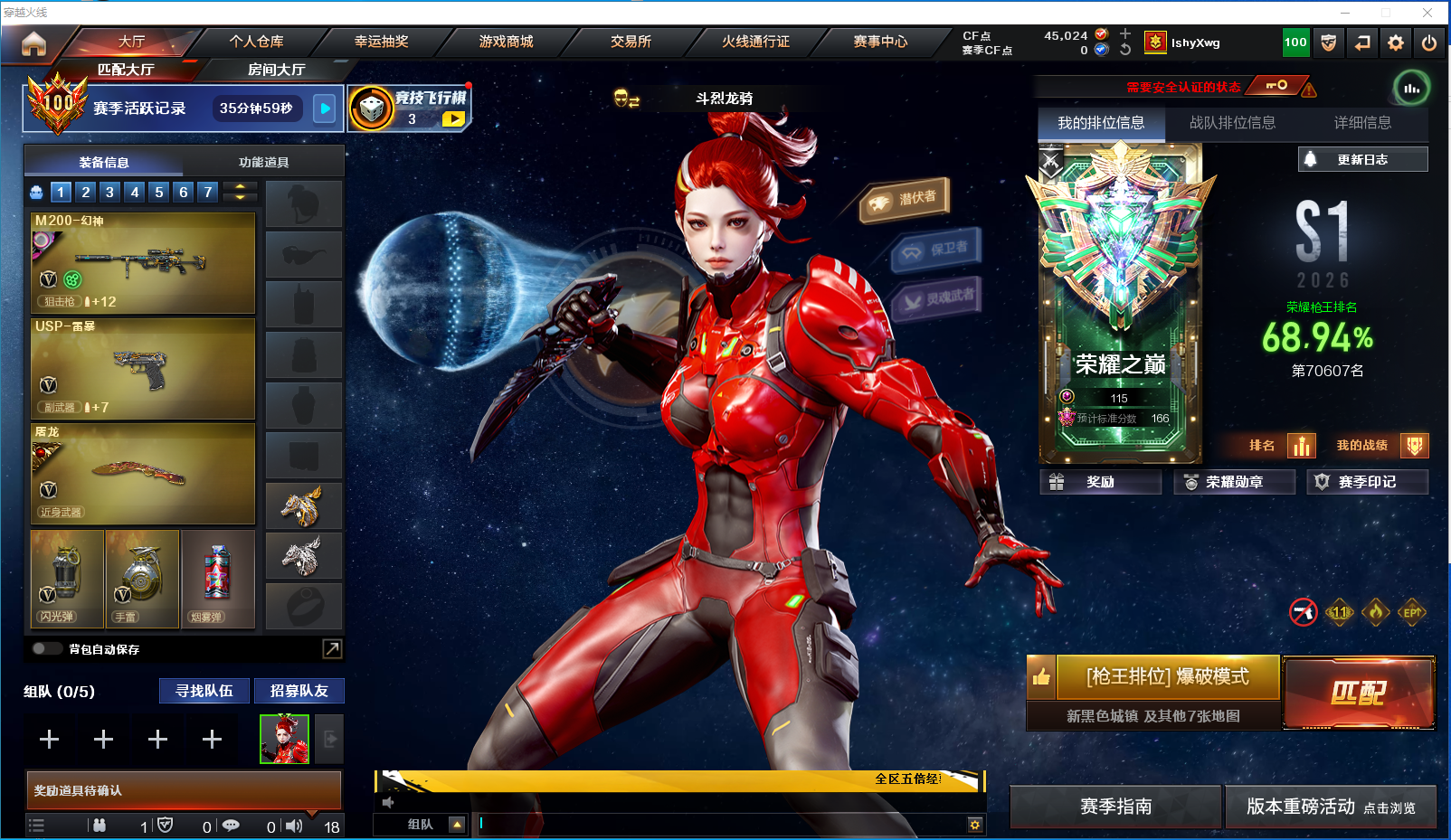Toggle 背包自动保存 switch
Screen dimensions: 1451x840
click(x=46, y=648)
